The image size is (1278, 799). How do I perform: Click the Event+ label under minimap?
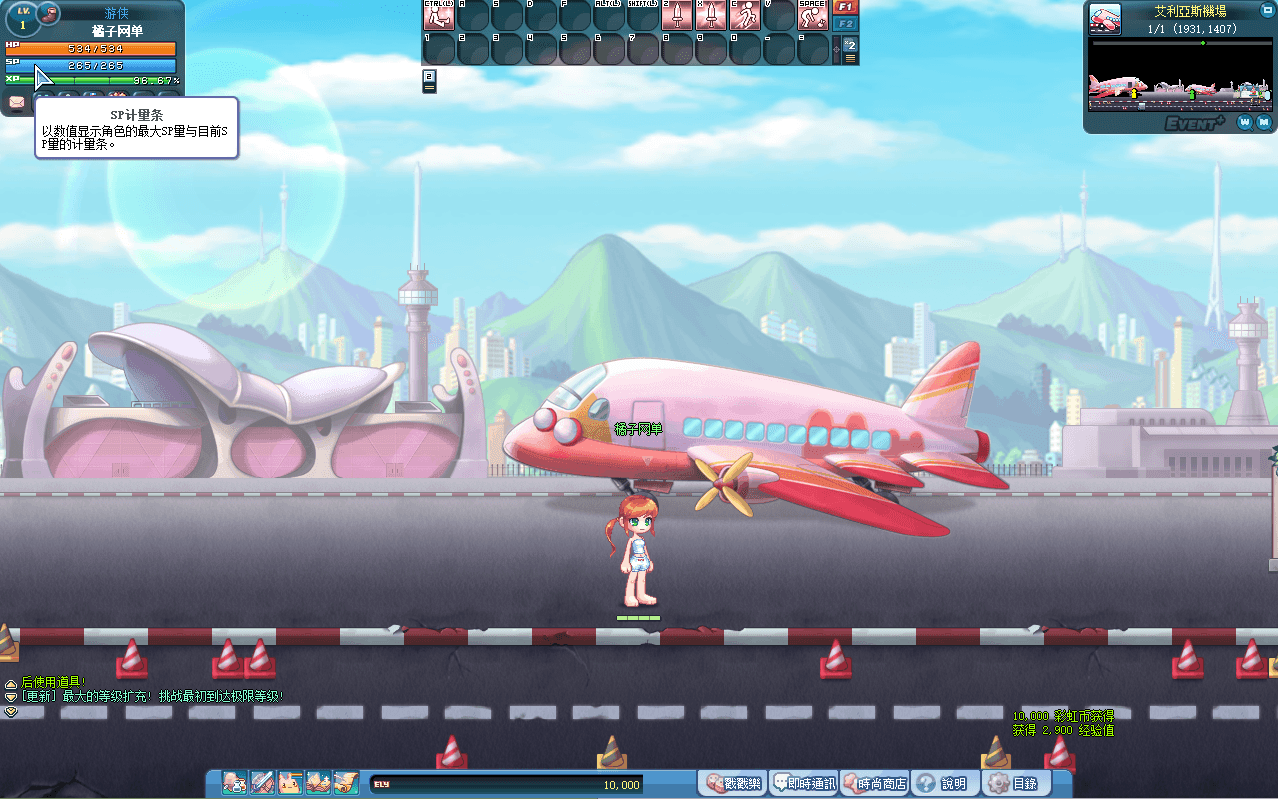1194,123
